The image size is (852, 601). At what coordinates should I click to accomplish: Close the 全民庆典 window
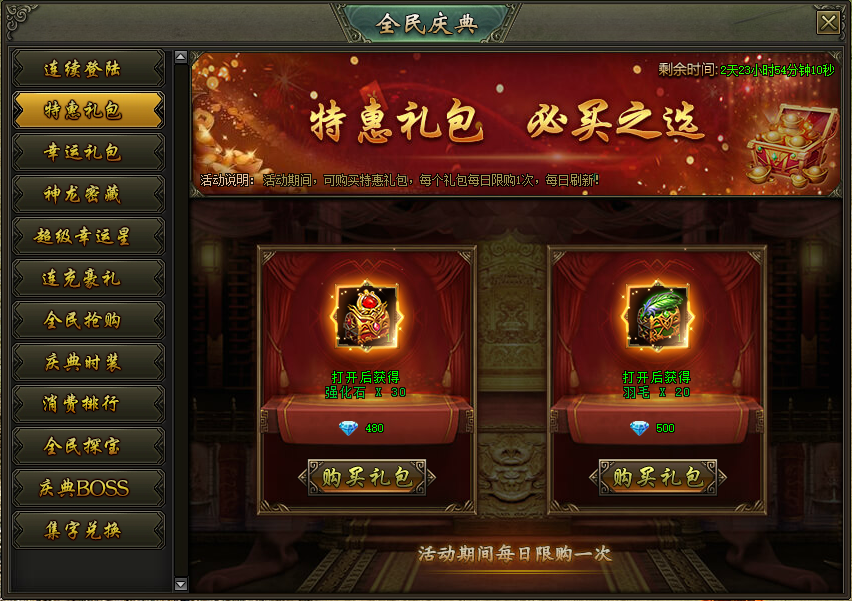click(827, 23)
